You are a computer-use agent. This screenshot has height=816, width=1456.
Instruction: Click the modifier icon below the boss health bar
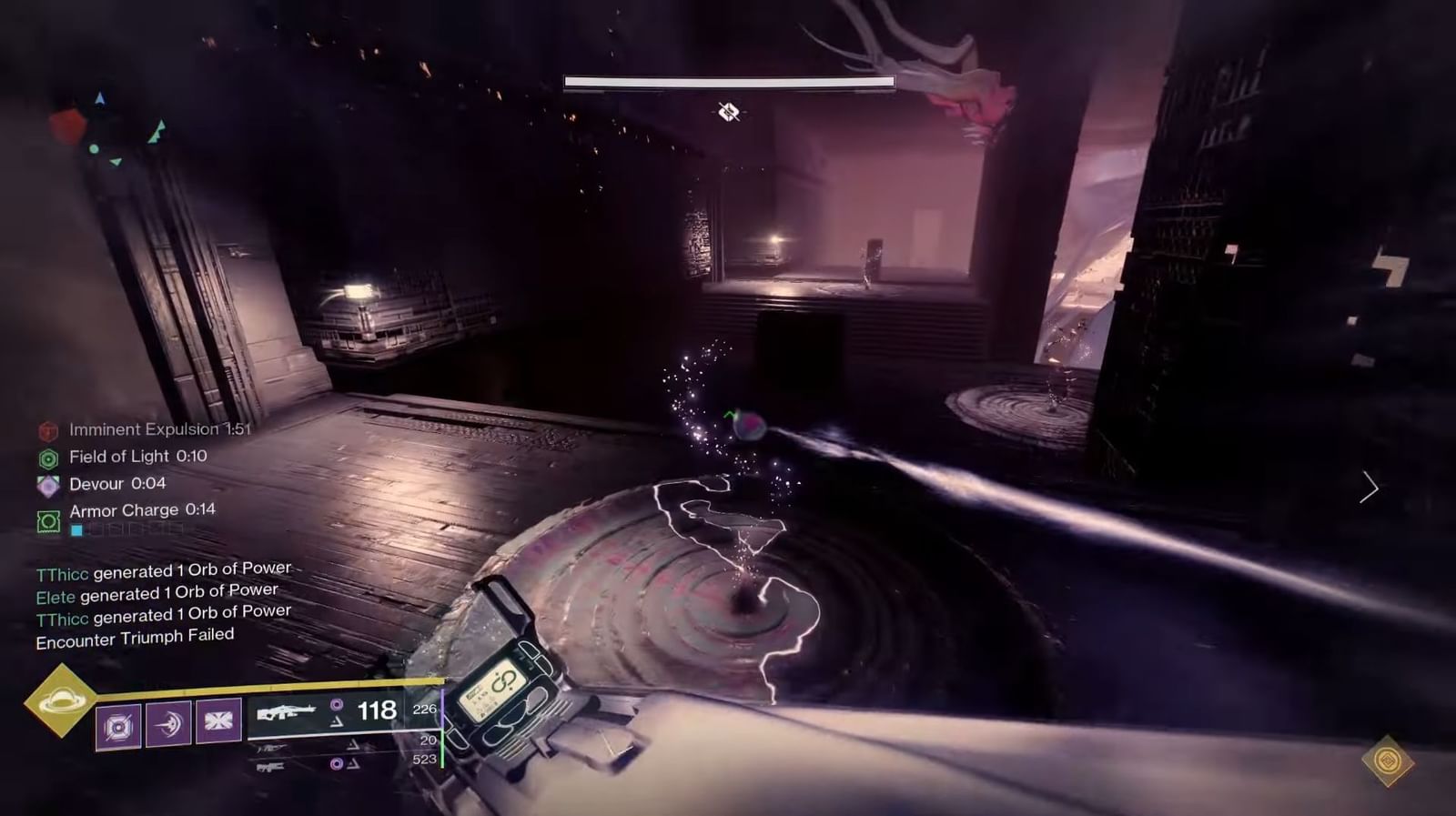click(x=728, y=111)
